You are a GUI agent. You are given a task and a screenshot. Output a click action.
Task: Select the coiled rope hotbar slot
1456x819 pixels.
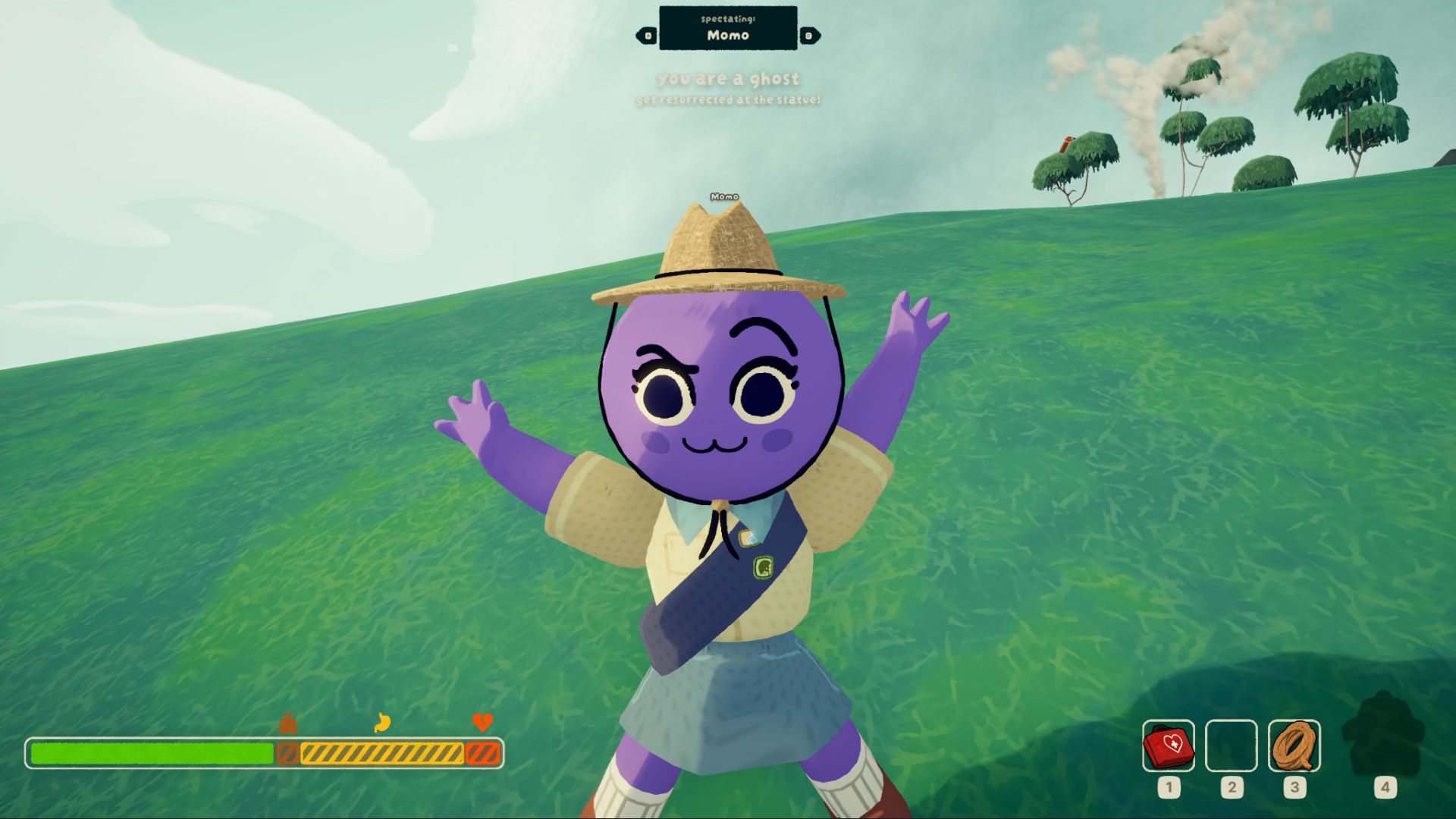1294,746
